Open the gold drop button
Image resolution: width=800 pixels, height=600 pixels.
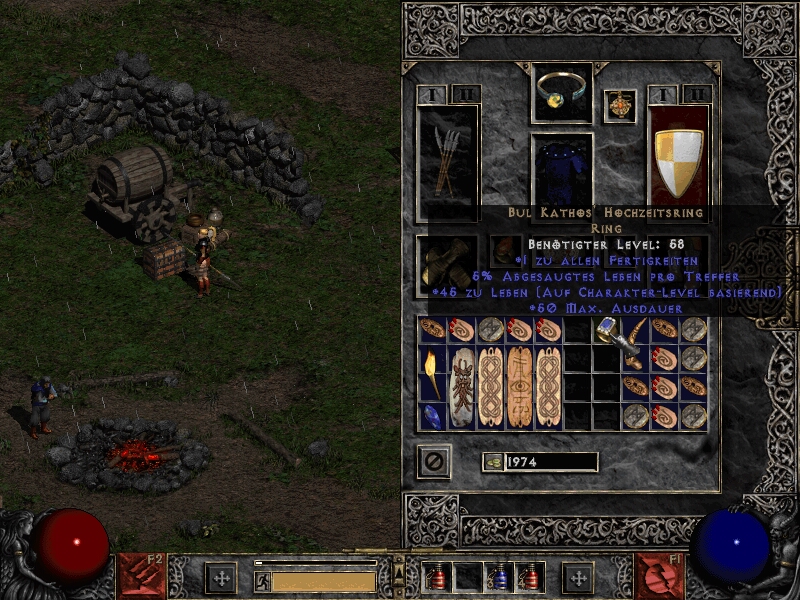point(490,461)
